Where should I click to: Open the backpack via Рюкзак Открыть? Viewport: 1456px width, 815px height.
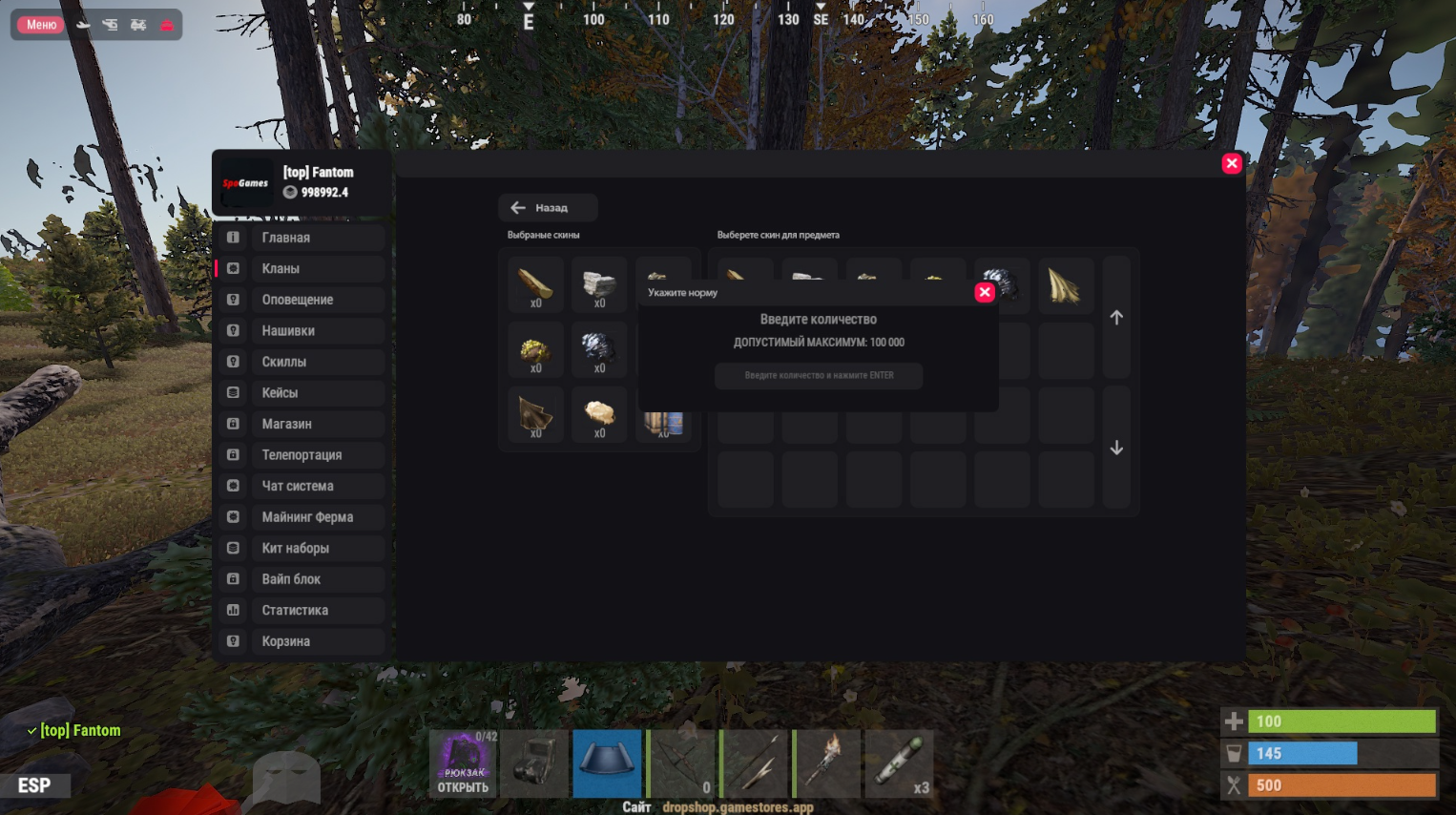coord(463,763)
